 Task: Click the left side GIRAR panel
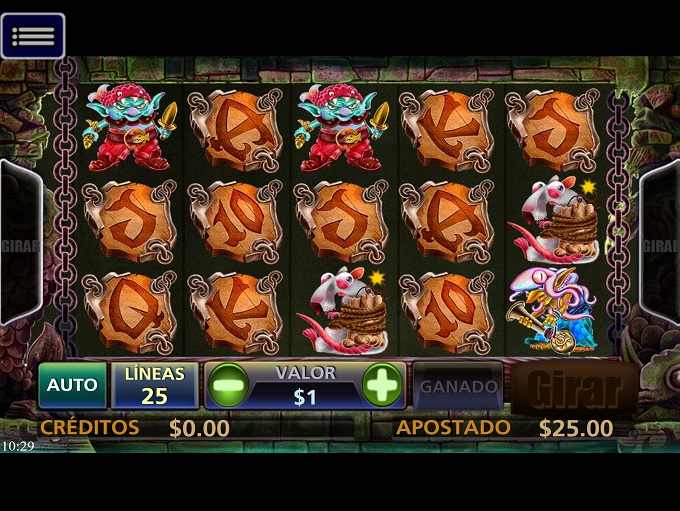18,243
